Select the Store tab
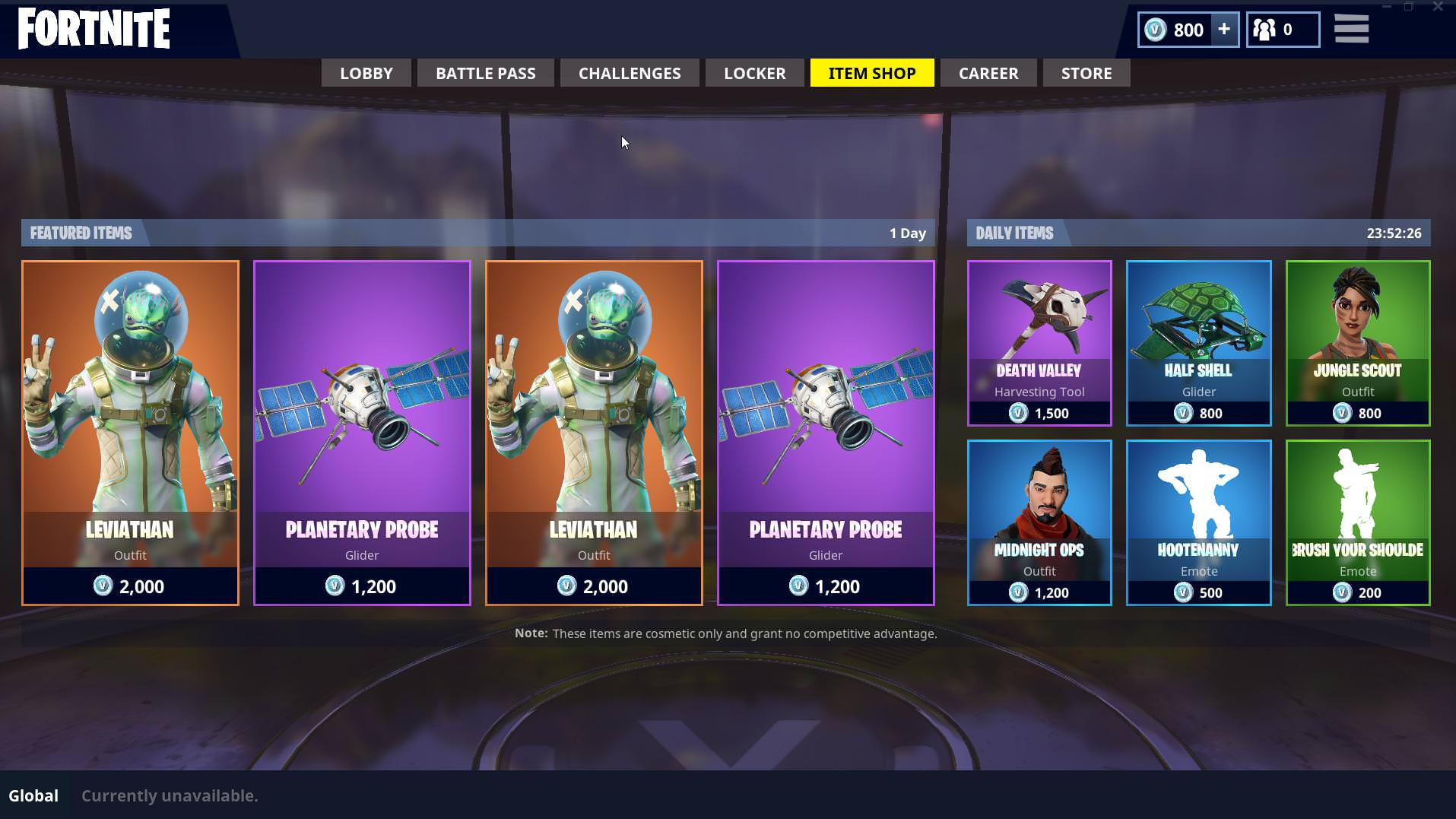 point(1086,73)
